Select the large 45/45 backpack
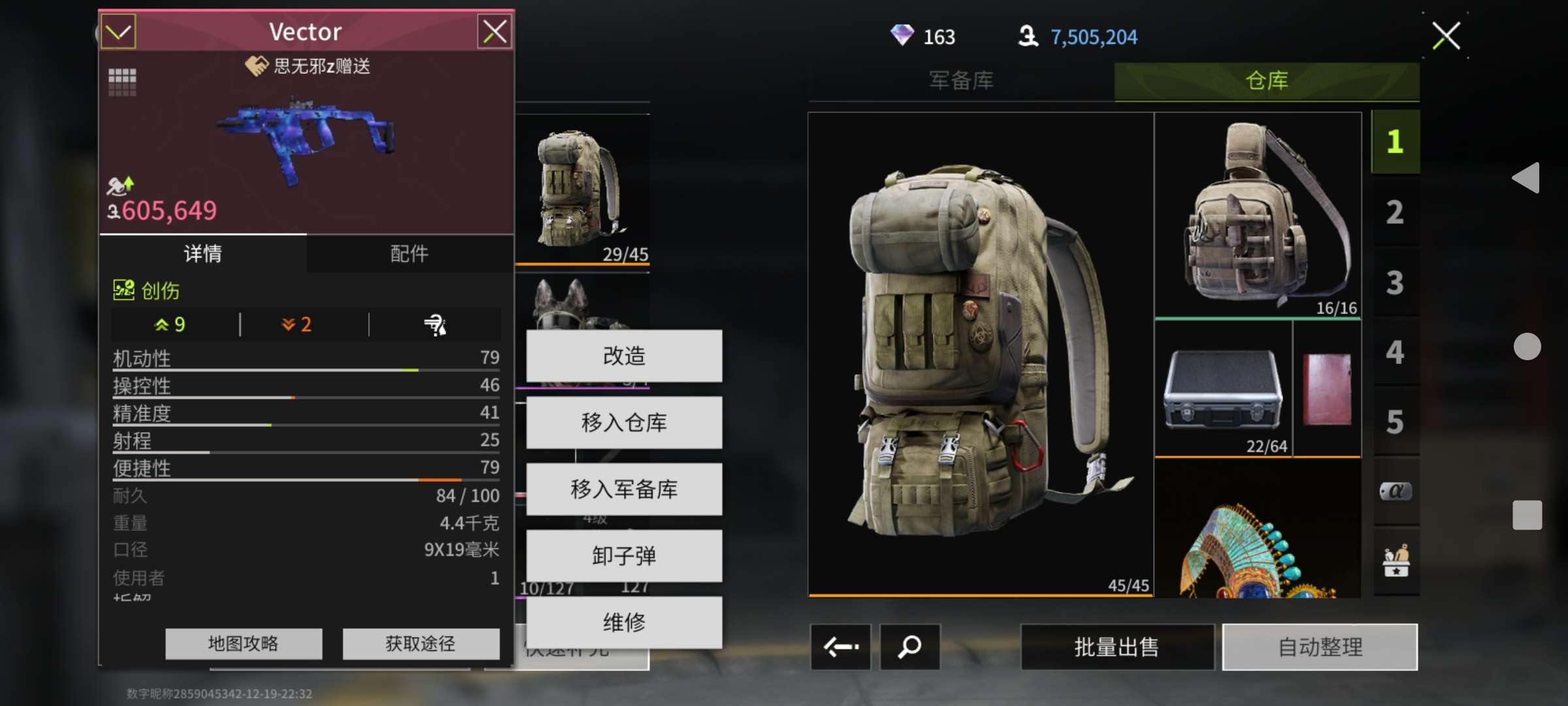1568x706 pixels. tap(980, 354)
